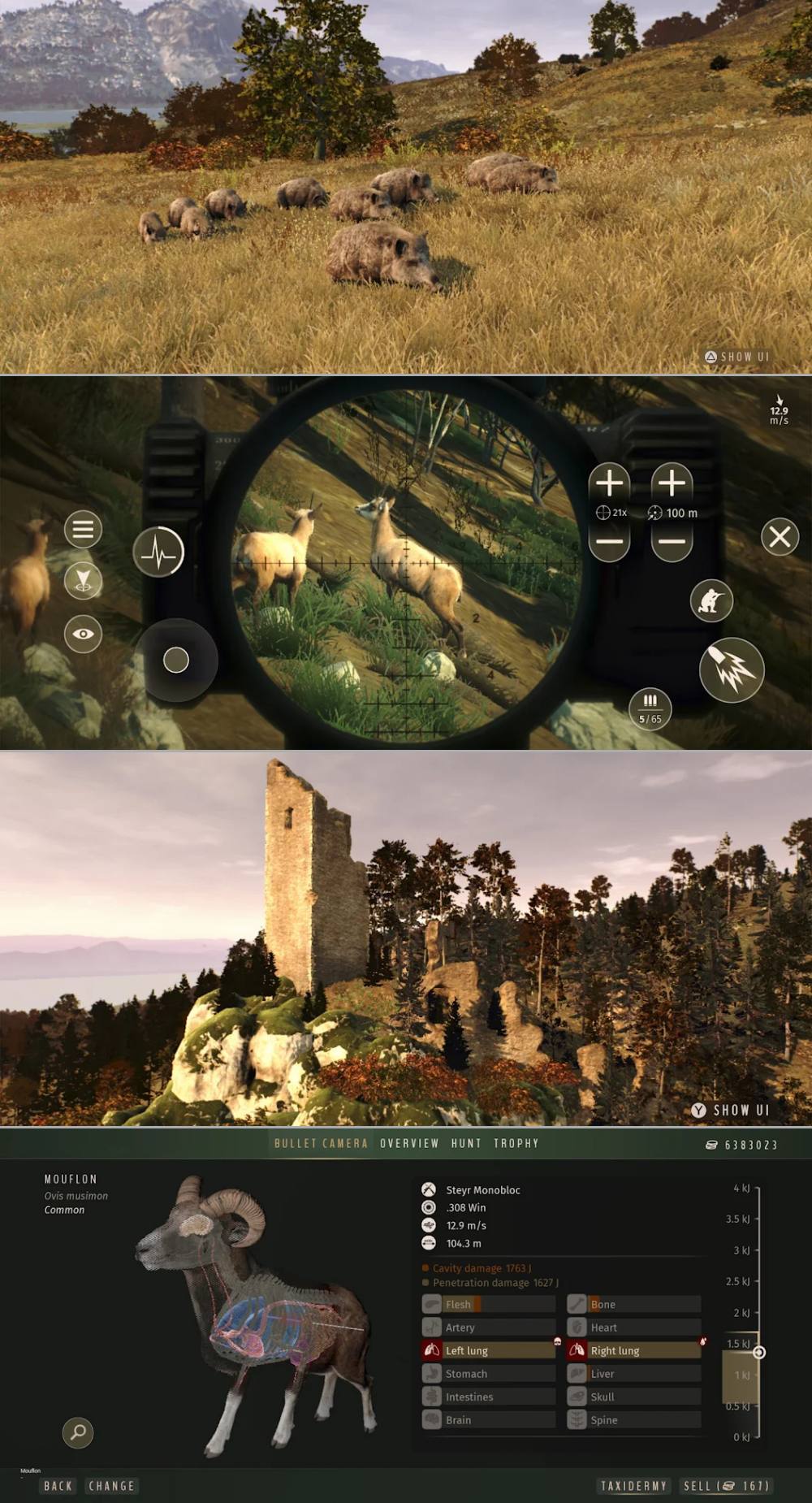812x1503 pixels.
Task: Decrease scope zoom with the minus button
Action: (609, 542)
